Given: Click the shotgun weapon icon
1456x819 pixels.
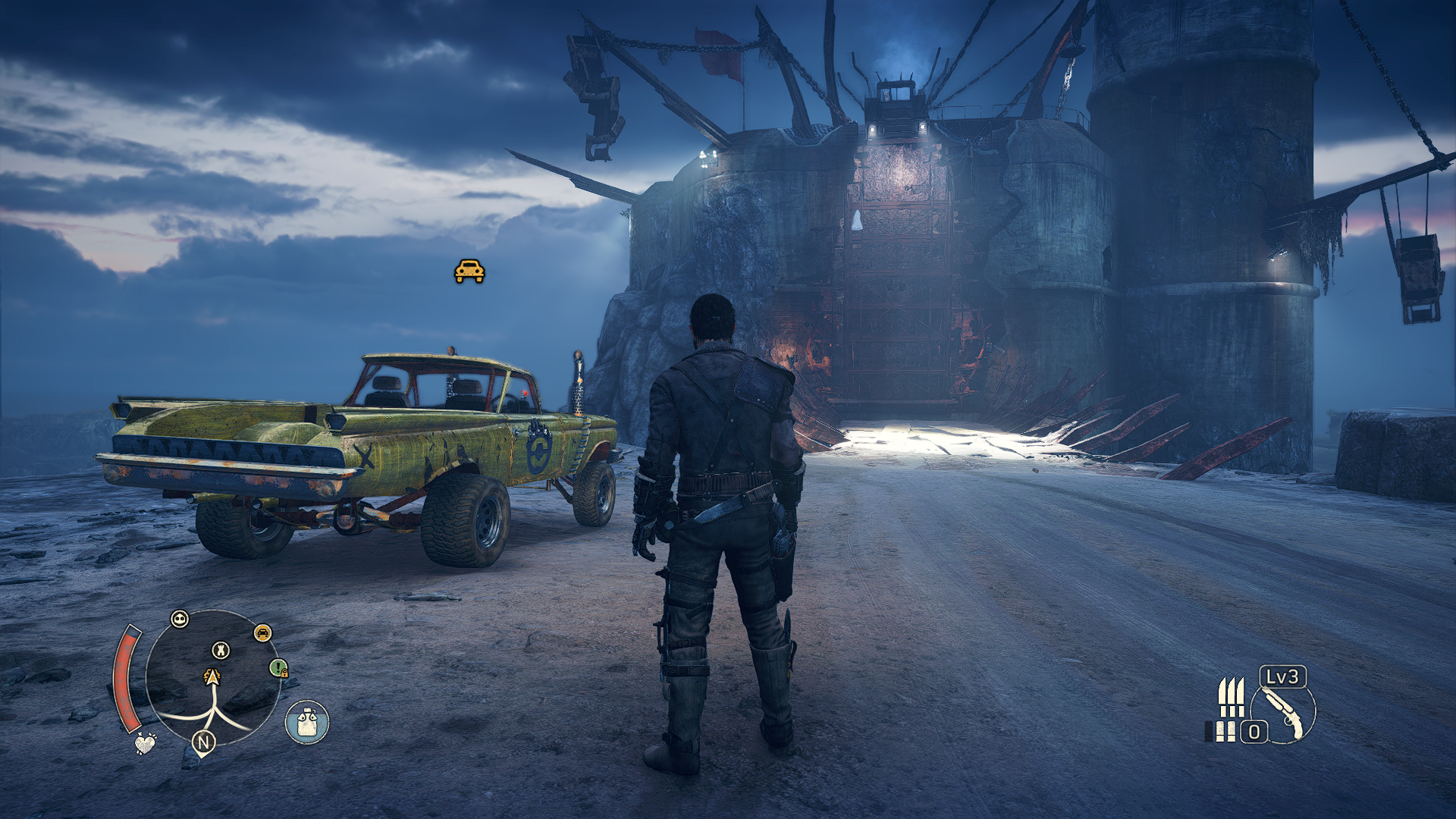Looking at the screenshot, I should [x=1285, y=714].
